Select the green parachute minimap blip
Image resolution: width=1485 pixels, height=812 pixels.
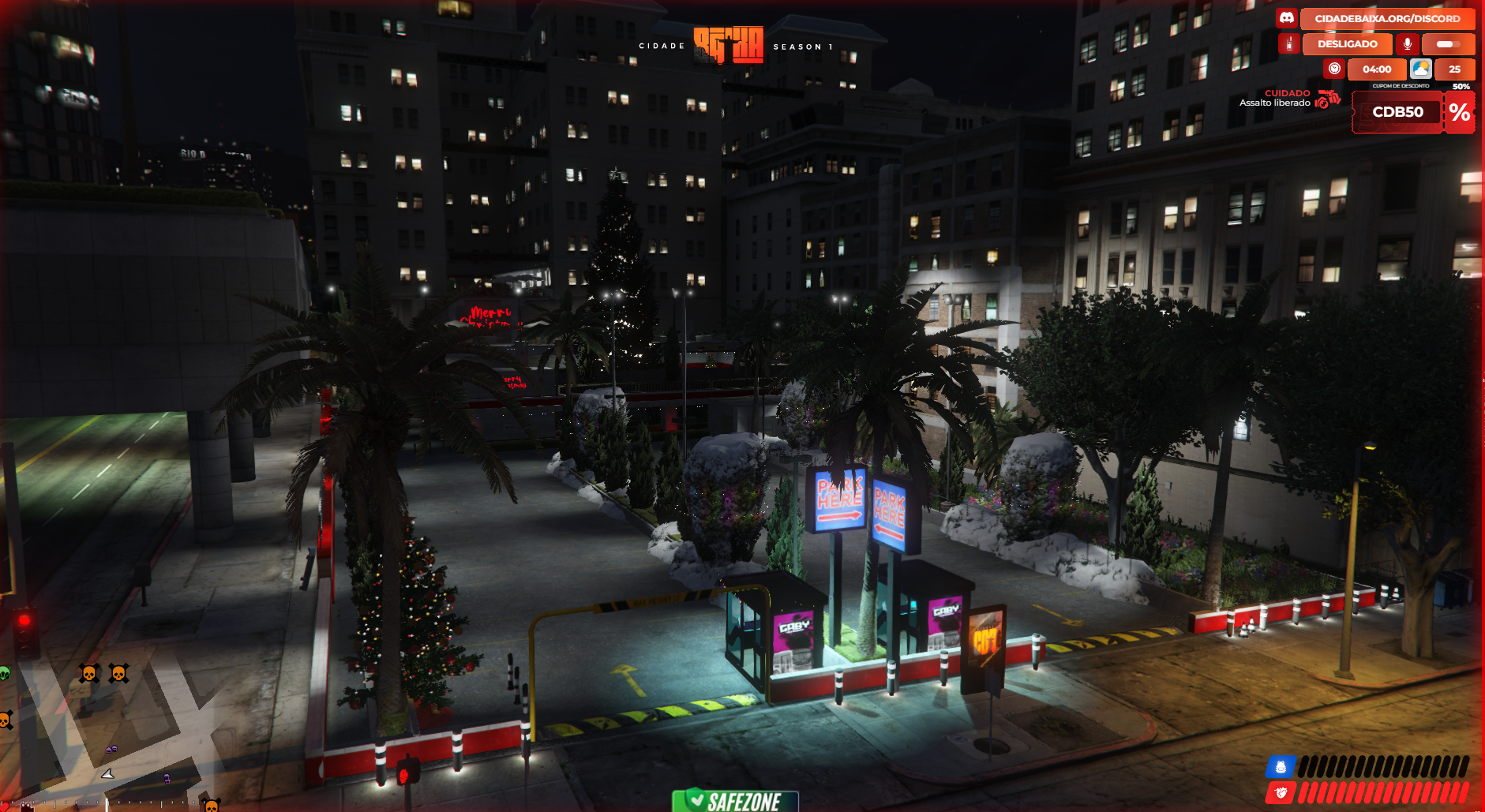point(5,673)
